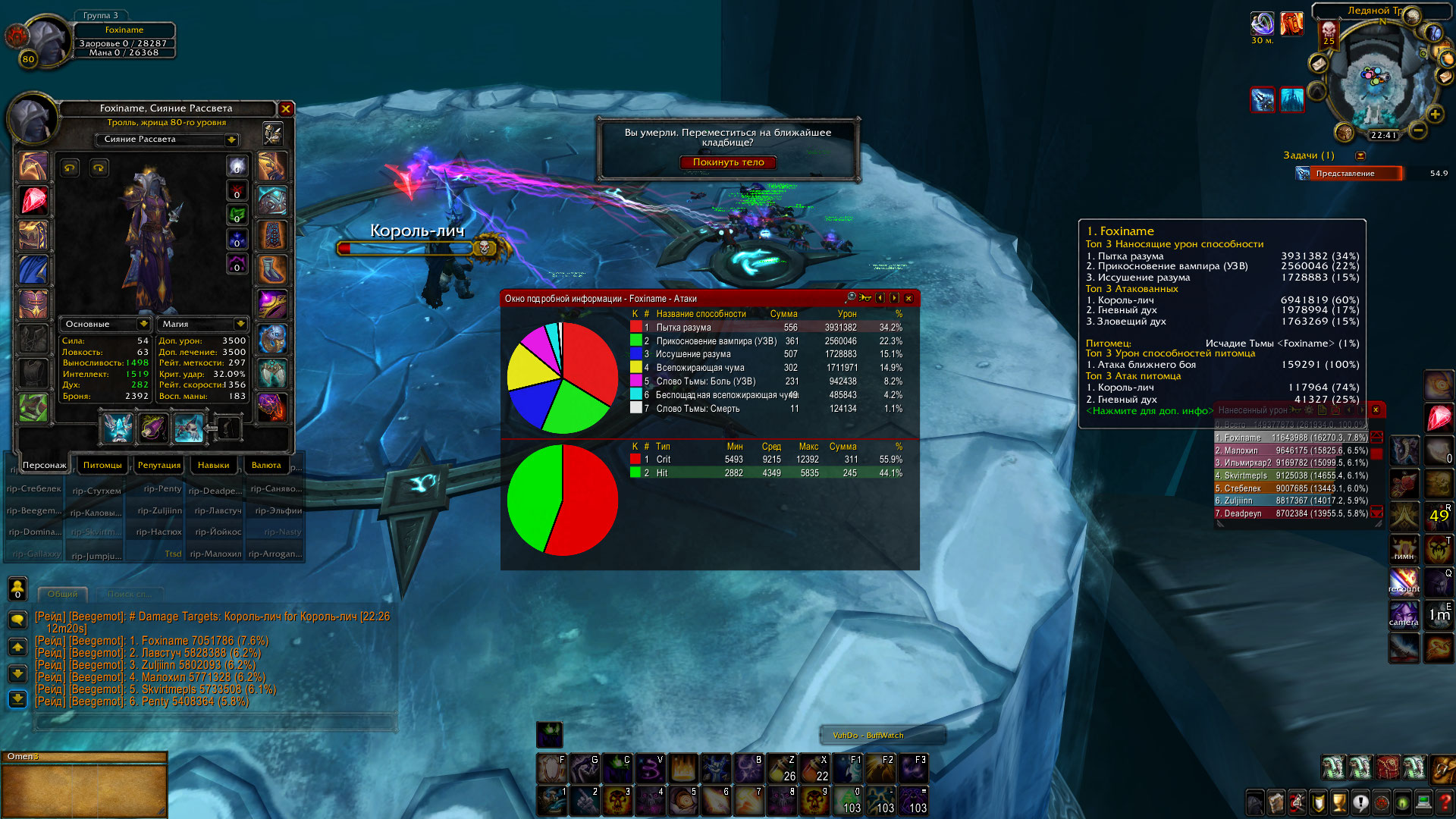Select the Навыки tab
This screenshot has height=819, width=1456.
(x=213, y=465)
